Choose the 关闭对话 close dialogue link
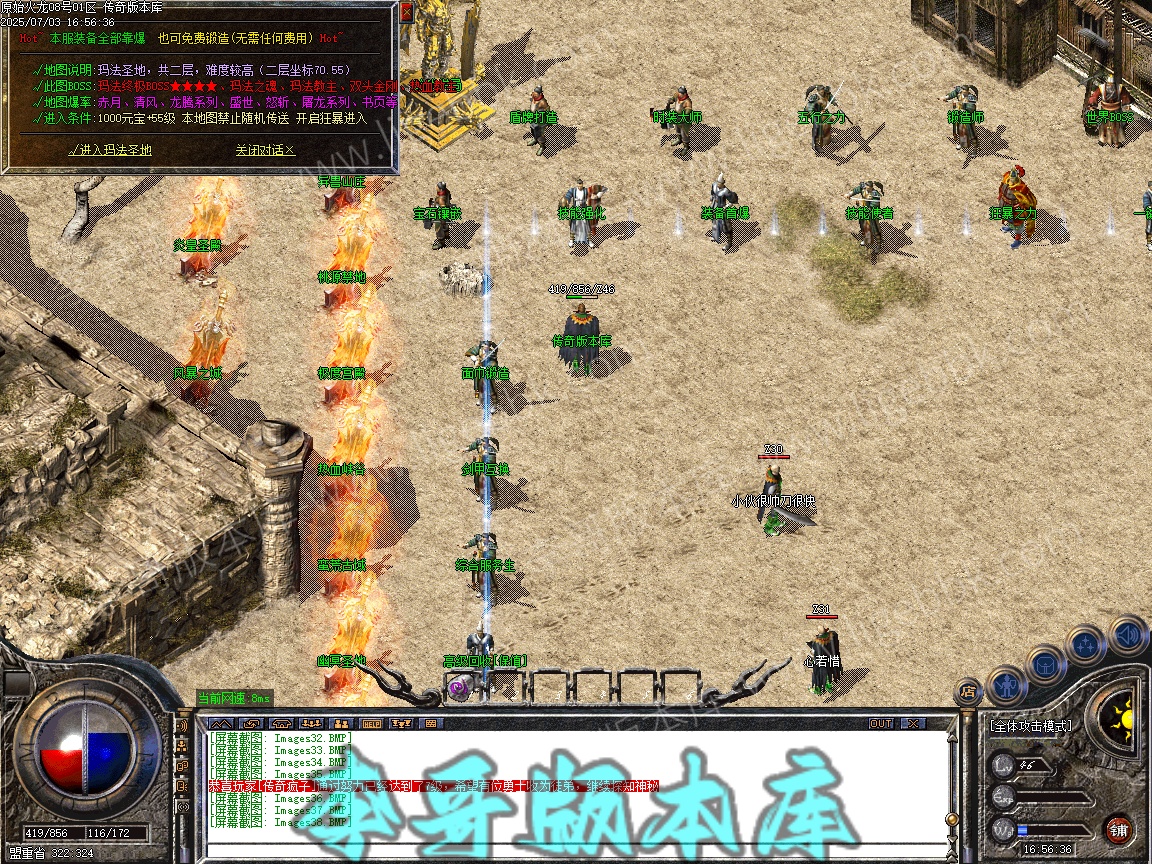The height and width of the screenshot is (864, 1152). pyautogui.click(x=265, y=150)
